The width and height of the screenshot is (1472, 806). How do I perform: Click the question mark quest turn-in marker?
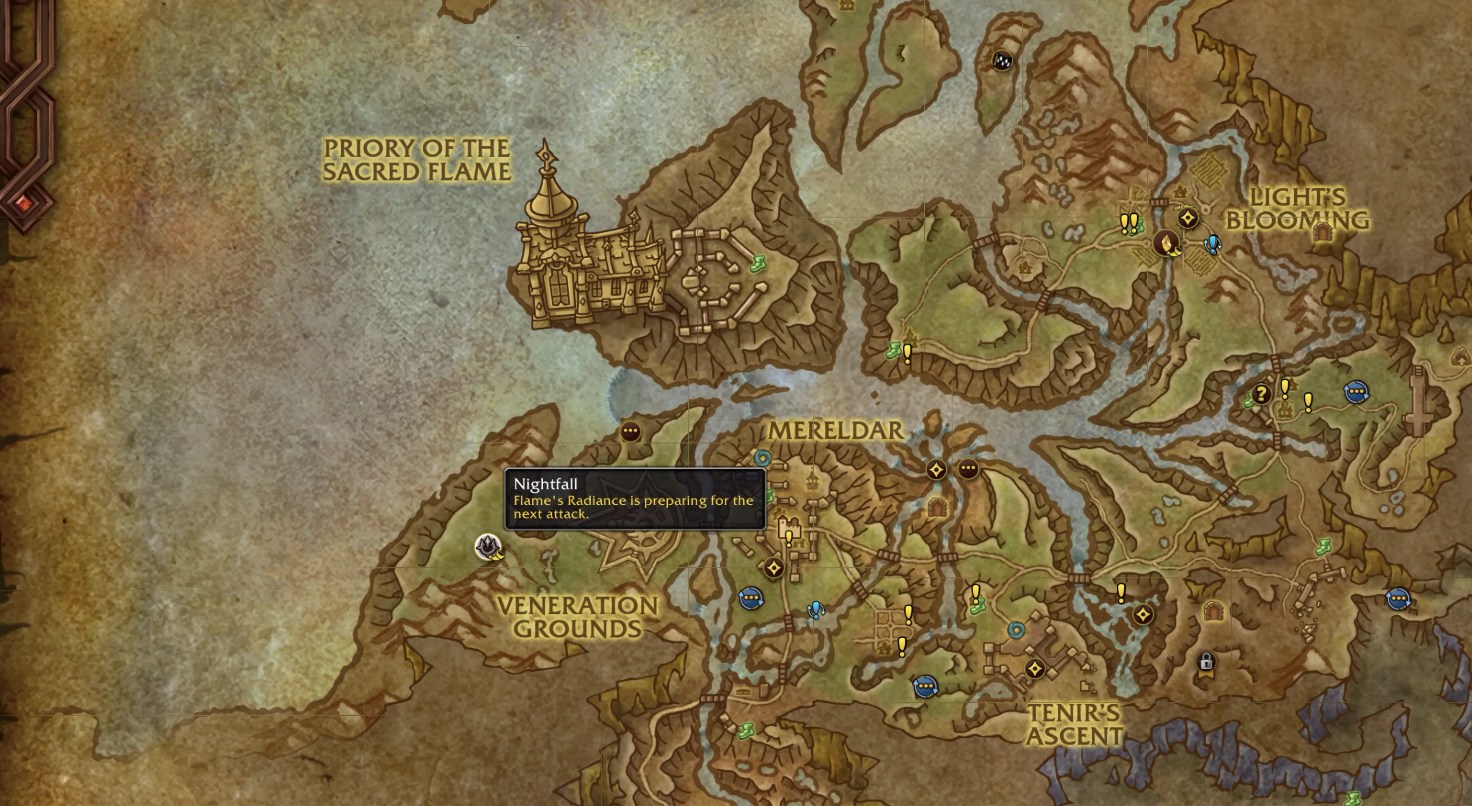click(x=1261, y=393)
